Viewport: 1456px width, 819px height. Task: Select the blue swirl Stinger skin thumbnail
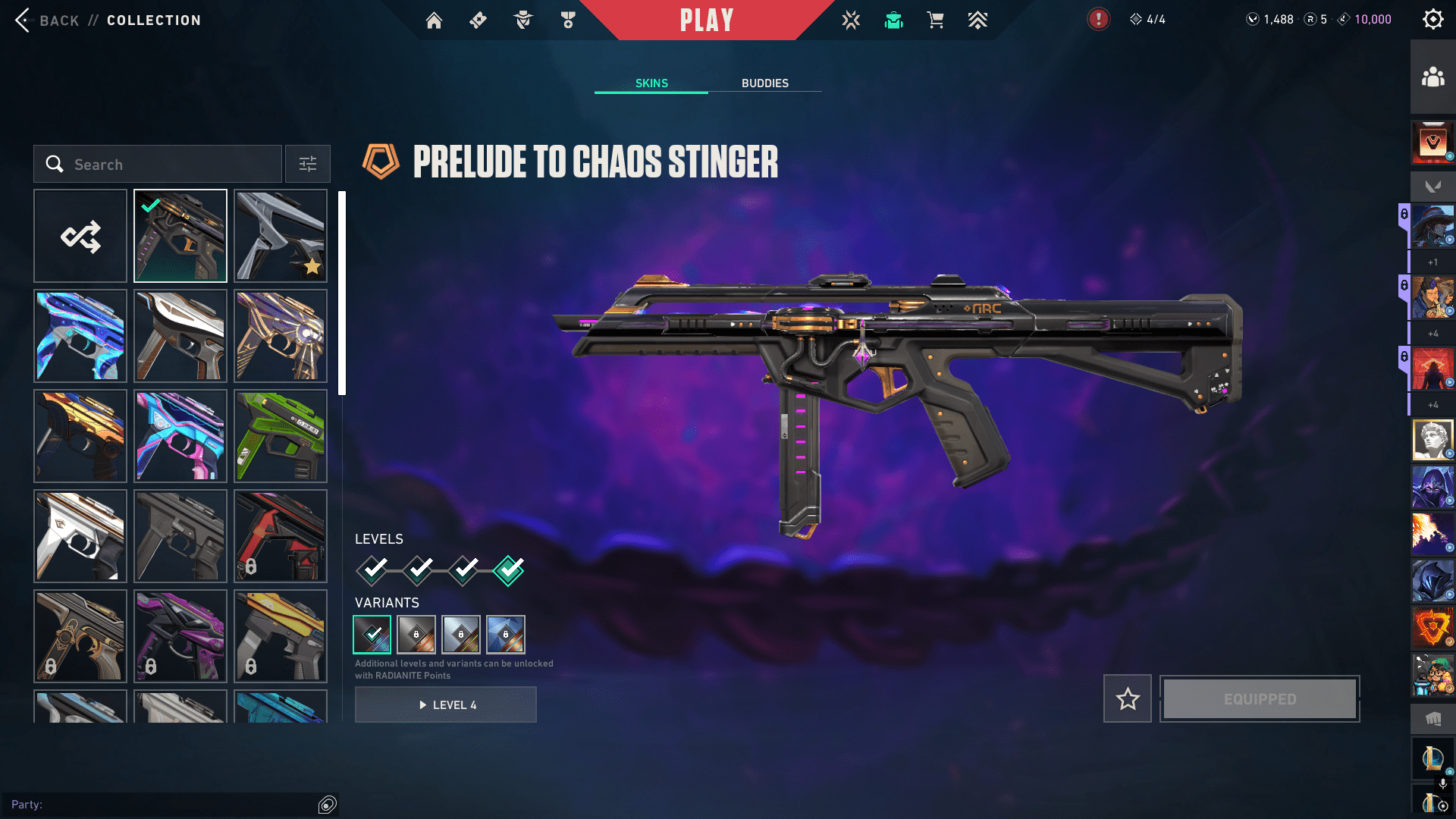tap(80, 336)
